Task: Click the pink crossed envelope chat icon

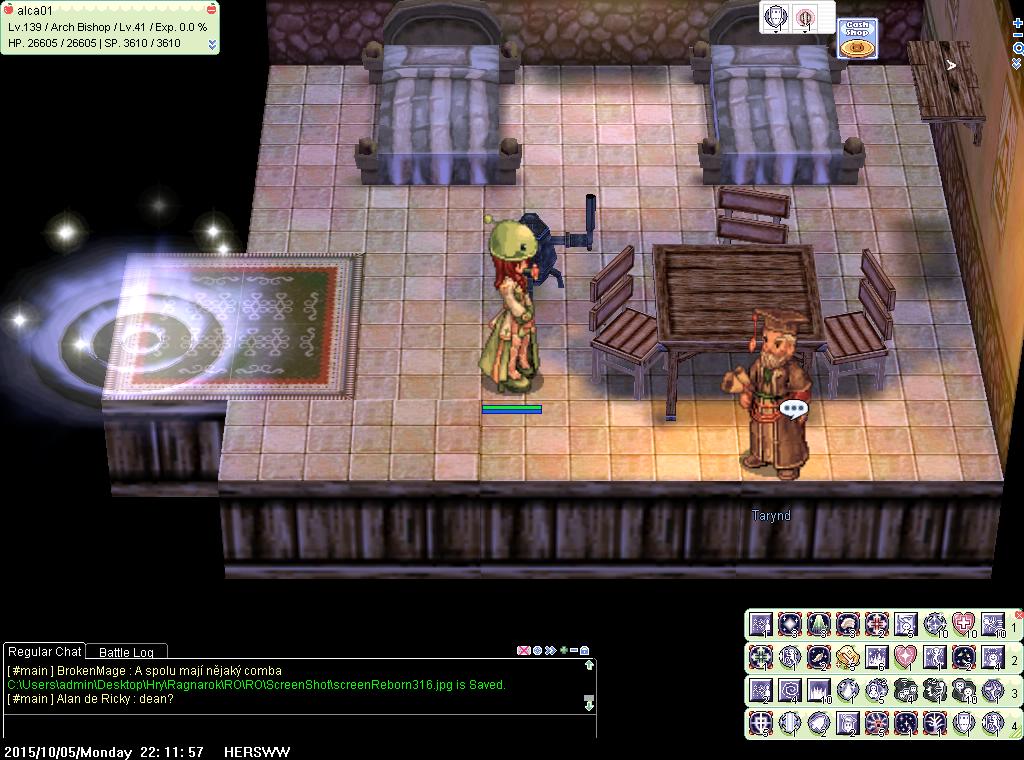Action: (522, 650)
